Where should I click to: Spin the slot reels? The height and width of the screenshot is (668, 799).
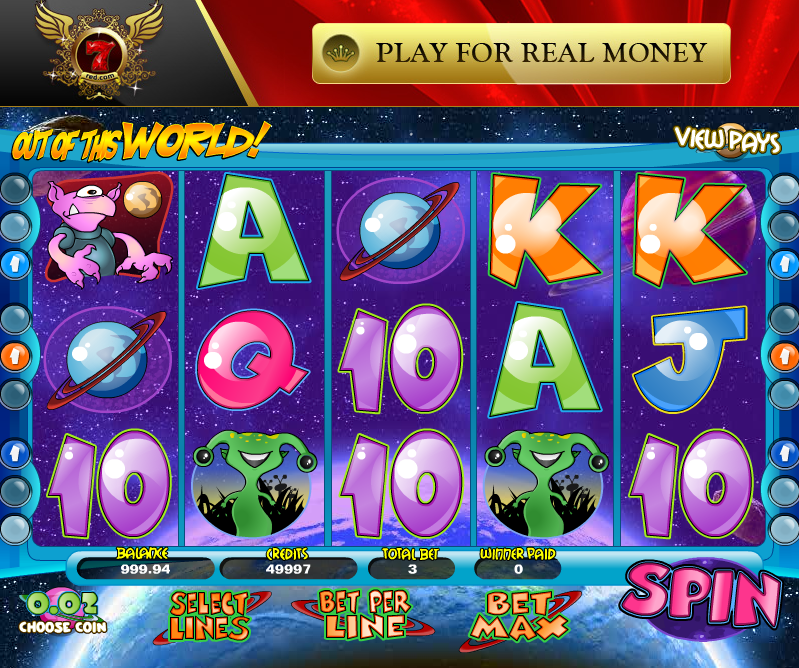pyautogui.click(x=700, y=597)
